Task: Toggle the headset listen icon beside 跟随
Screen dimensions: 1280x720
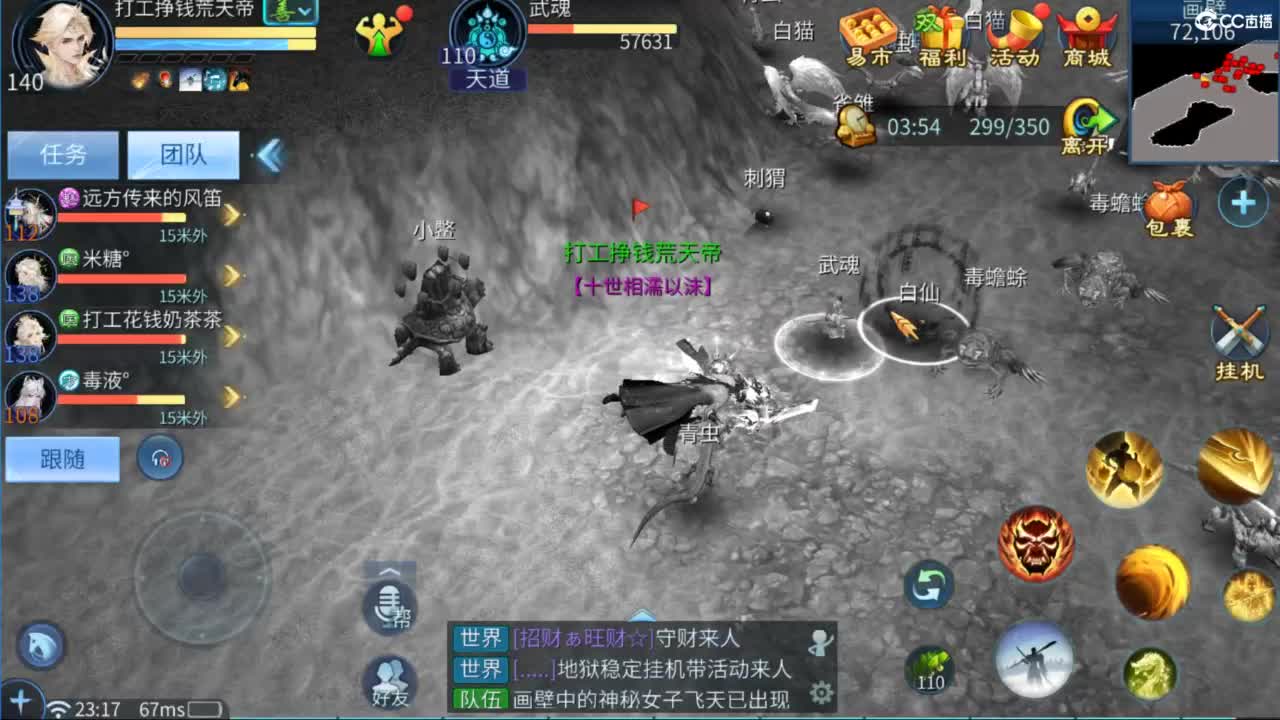Action: pyautogui.click(x=159, y=458)
